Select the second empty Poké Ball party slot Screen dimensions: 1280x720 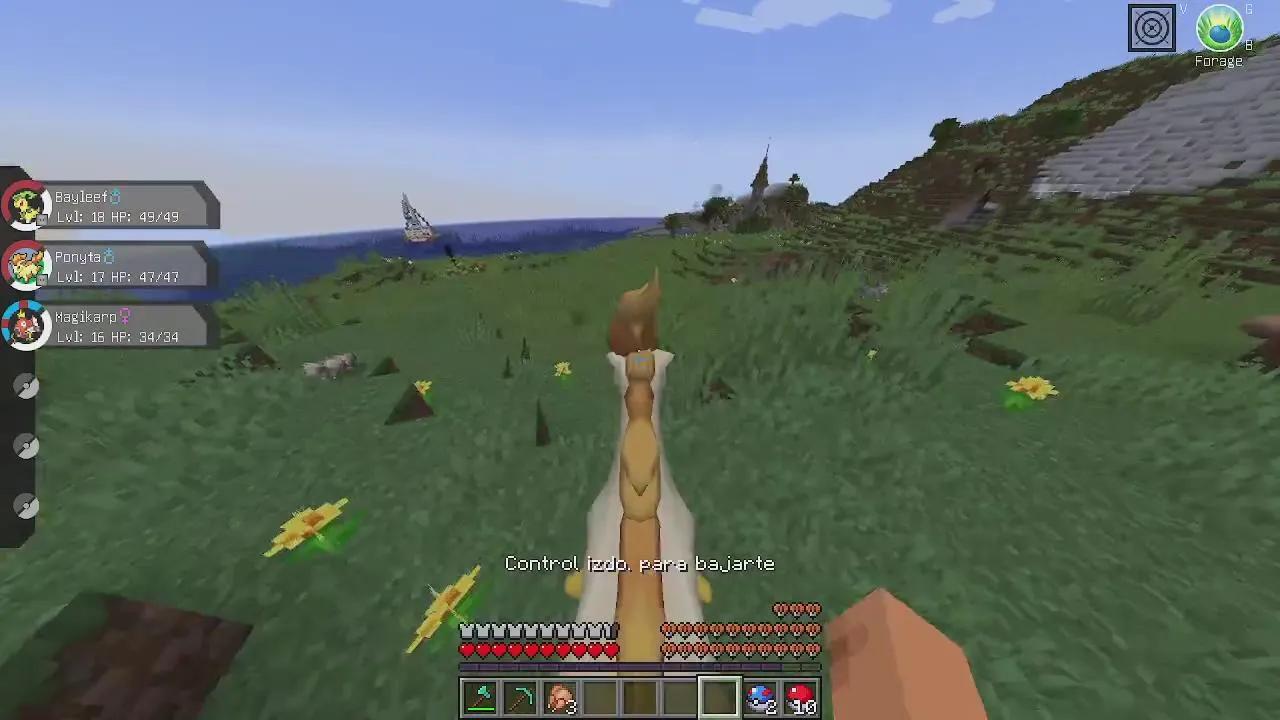pos(27,446)
